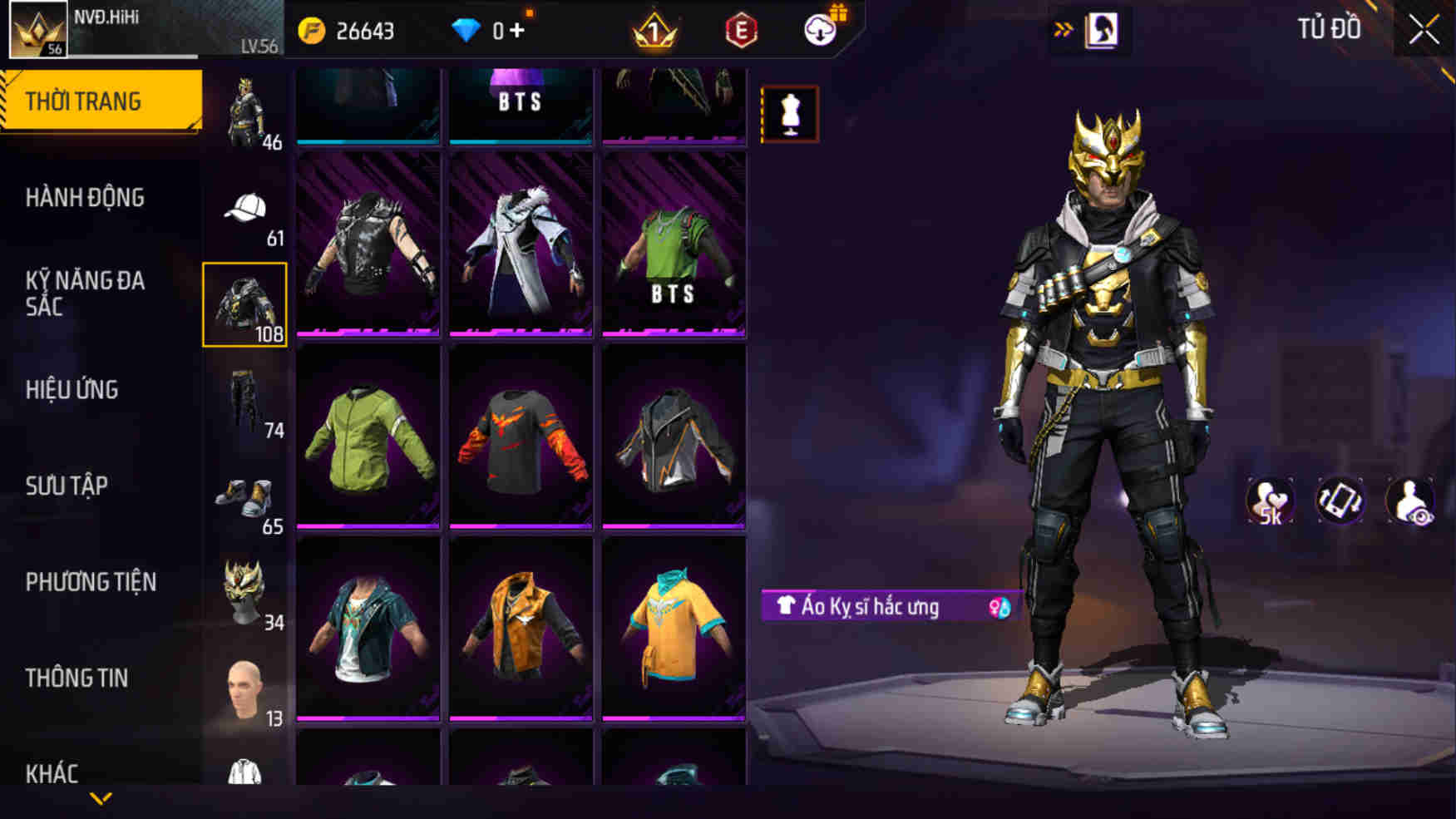This screenshot has height=819, width=1456.
Task: Select the rotate device icon
Action: point(1340,501)
